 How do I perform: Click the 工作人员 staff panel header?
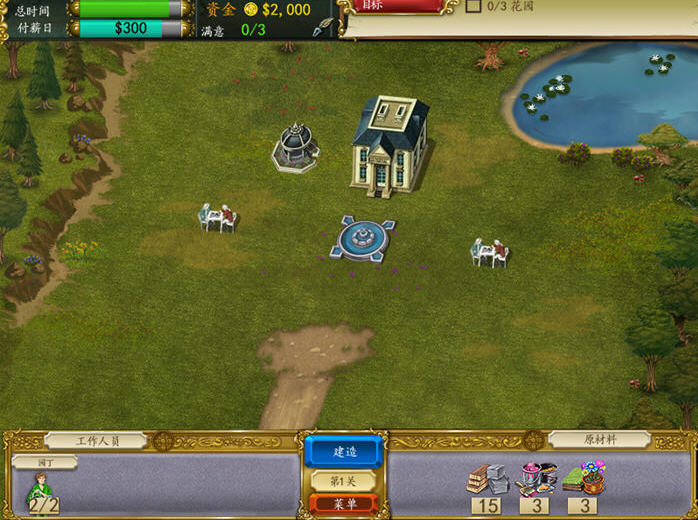click(x=96, y=440)
